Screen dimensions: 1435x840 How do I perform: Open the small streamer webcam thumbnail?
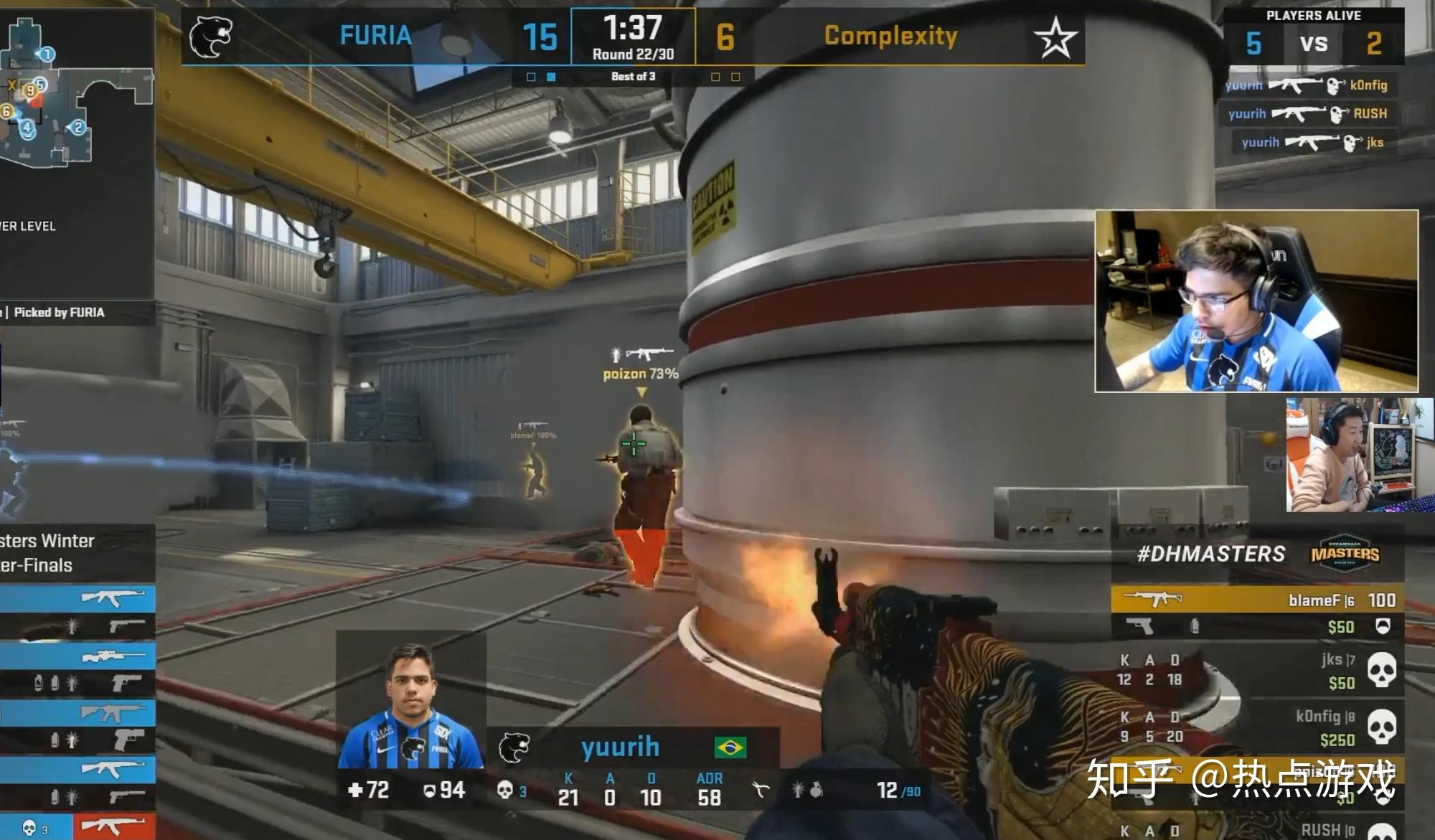tap(1359, 455)
